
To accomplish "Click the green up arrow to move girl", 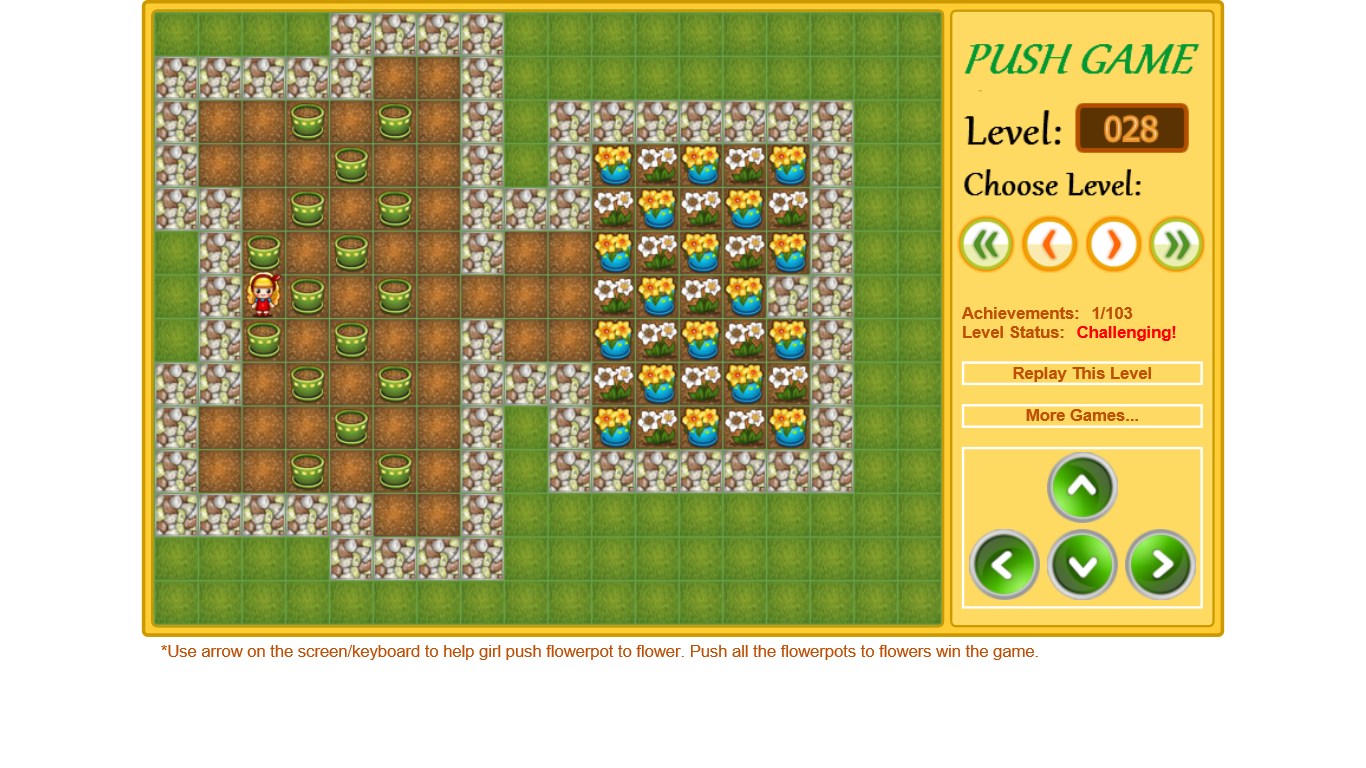I will [1082, 488].
